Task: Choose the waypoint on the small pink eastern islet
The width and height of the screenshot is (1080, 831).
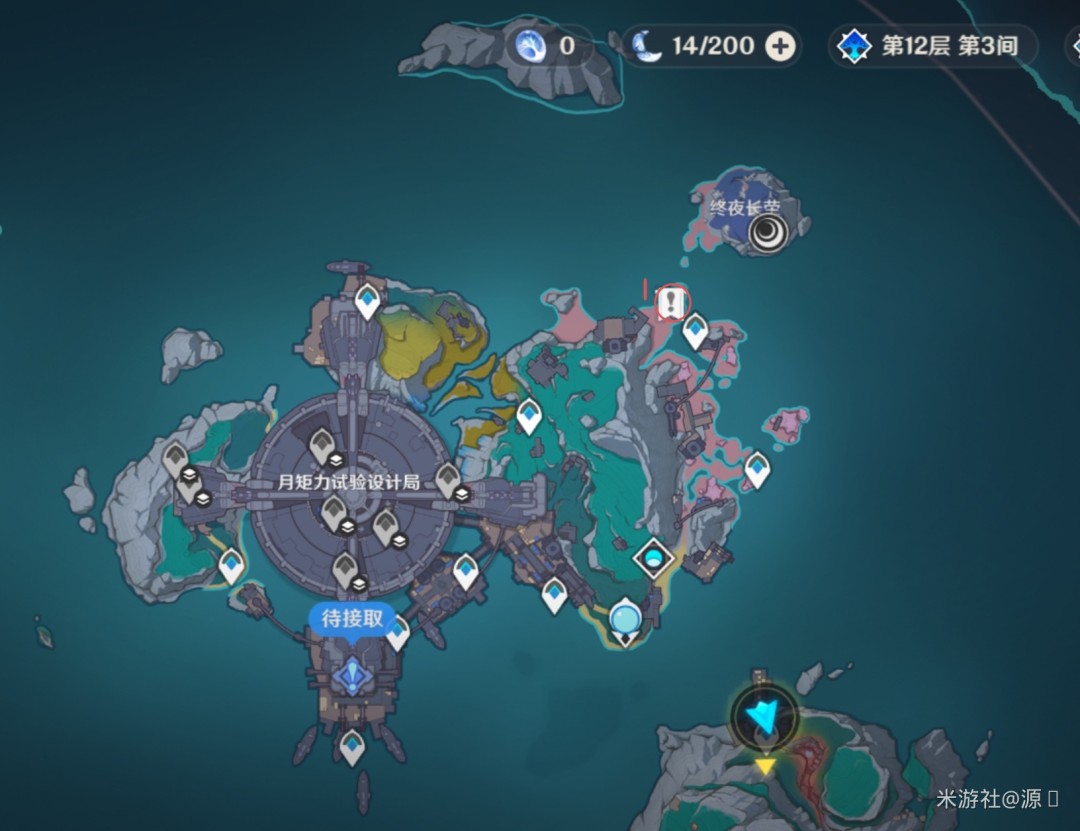Action: (x=757, y=467)
